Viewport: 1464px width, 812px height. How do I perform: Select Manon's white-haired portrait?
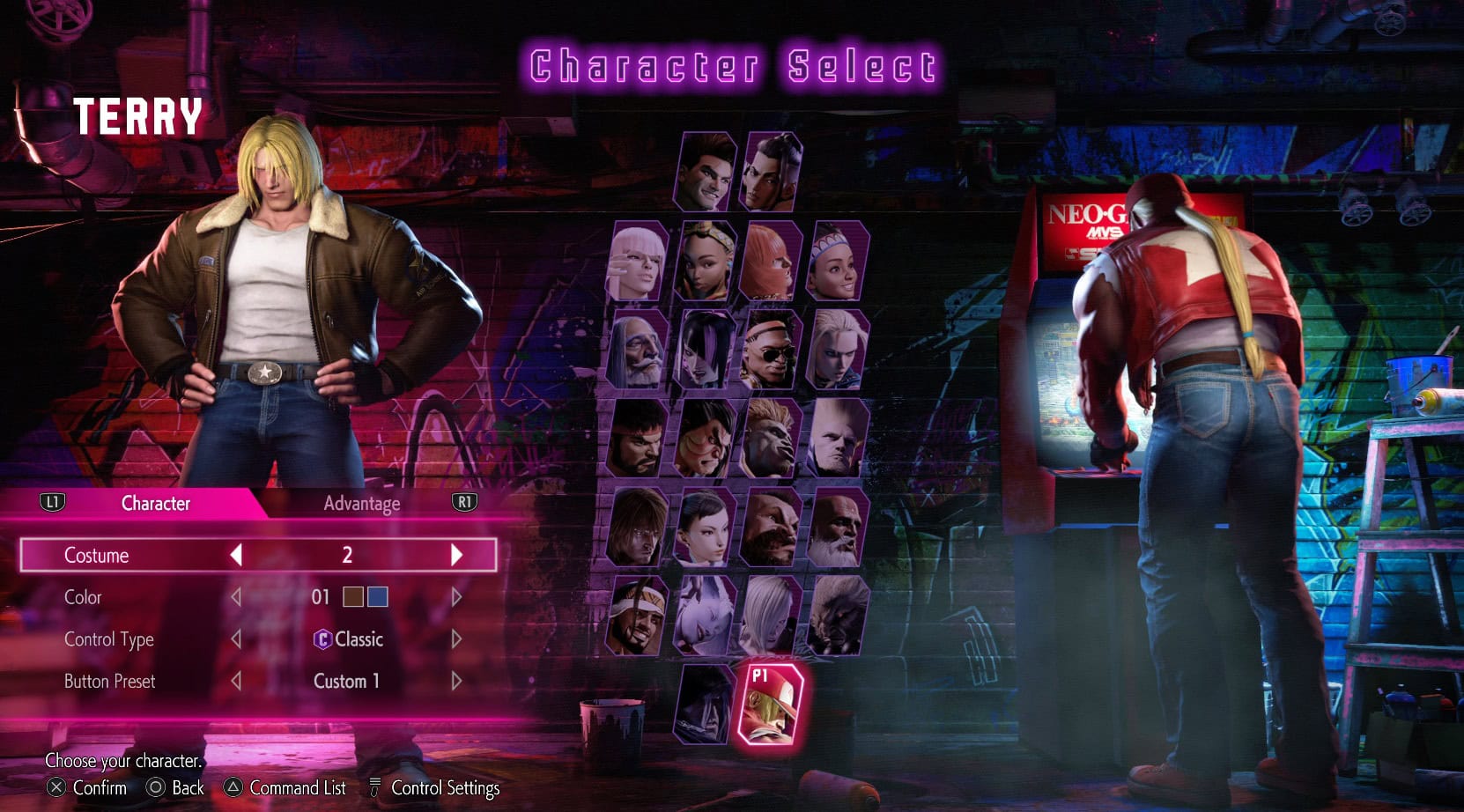tap(637, 262)
